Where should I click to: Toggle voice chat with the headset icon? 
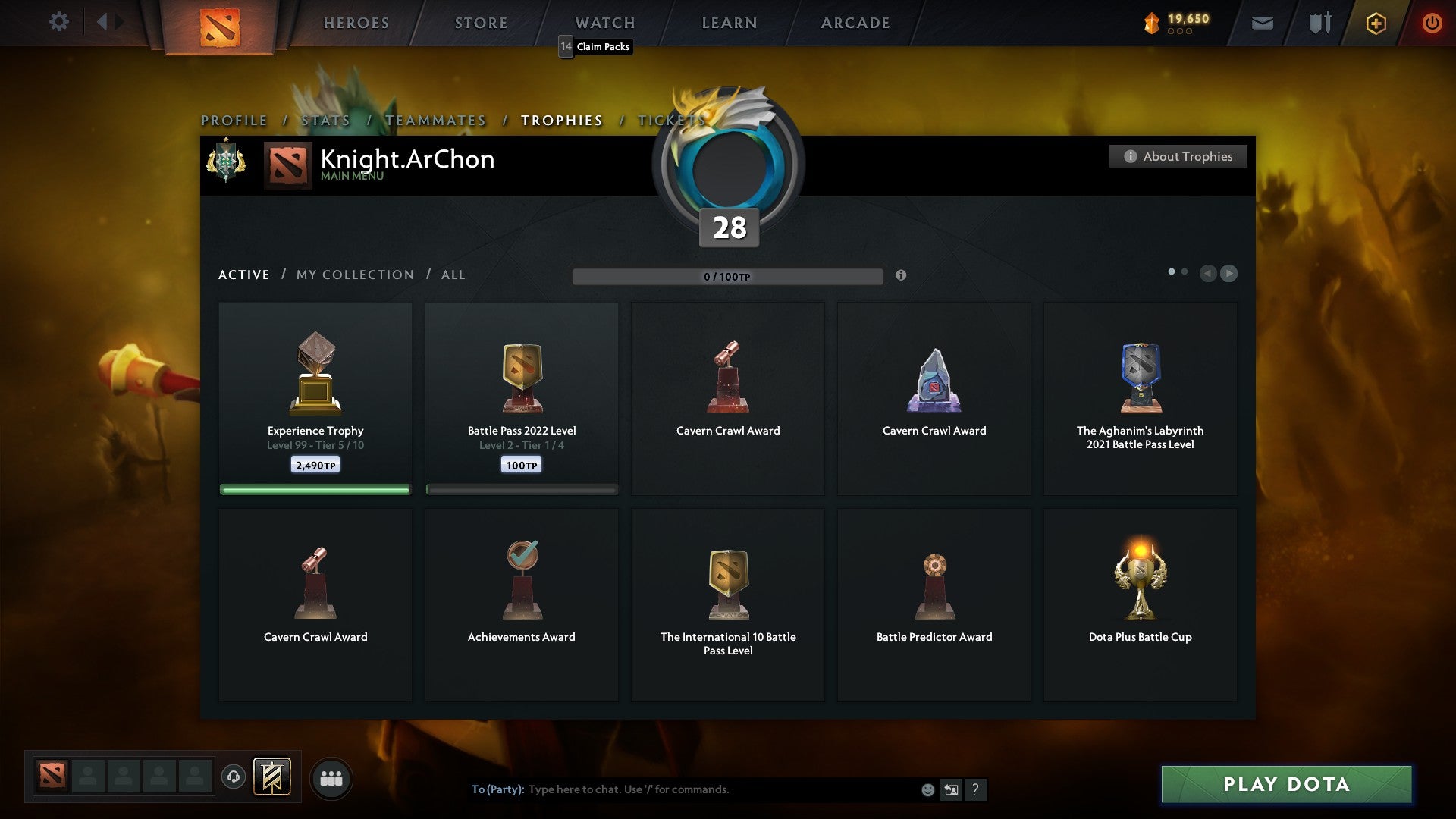tap(233, 777)
